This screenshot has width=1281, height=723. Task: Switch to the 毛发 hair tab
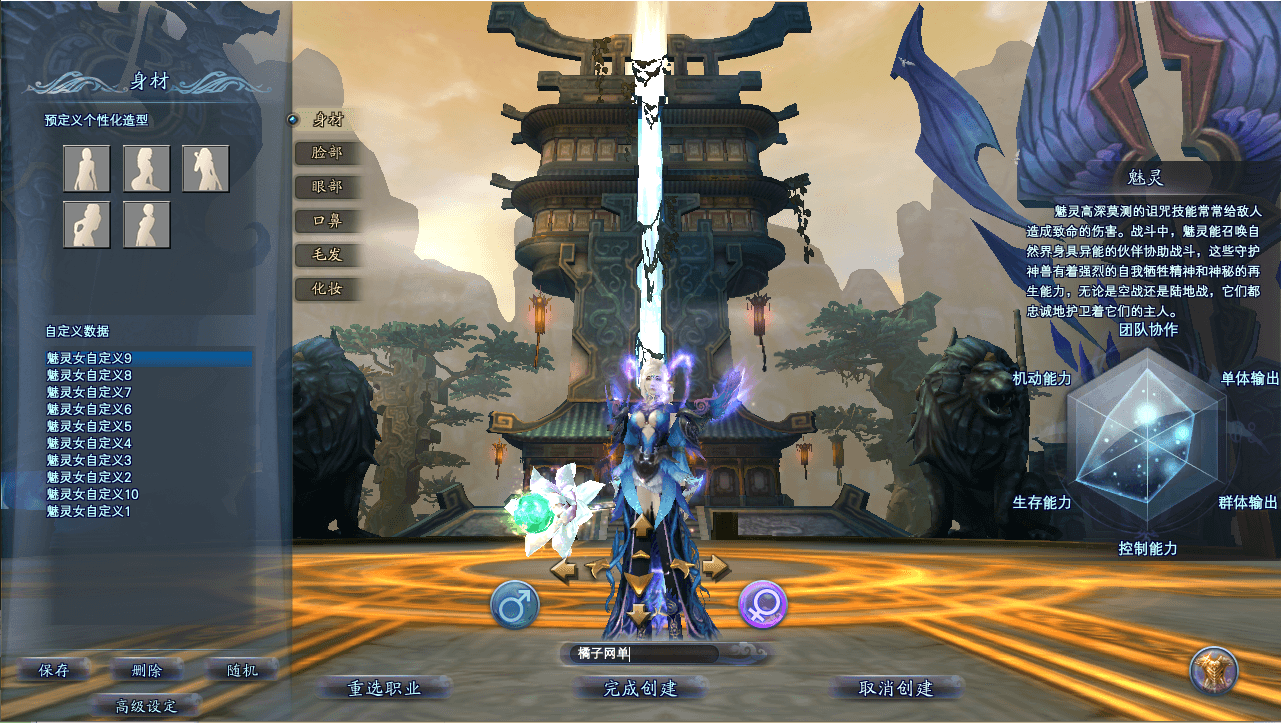327,255
